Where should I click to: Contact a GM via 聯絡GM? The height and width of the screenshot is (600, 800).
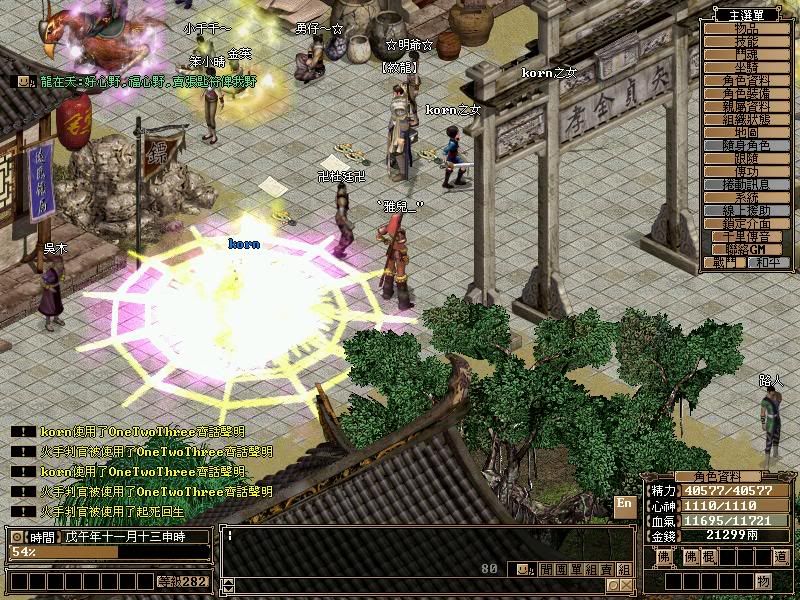pyautogui.click(x=746, y=249)
